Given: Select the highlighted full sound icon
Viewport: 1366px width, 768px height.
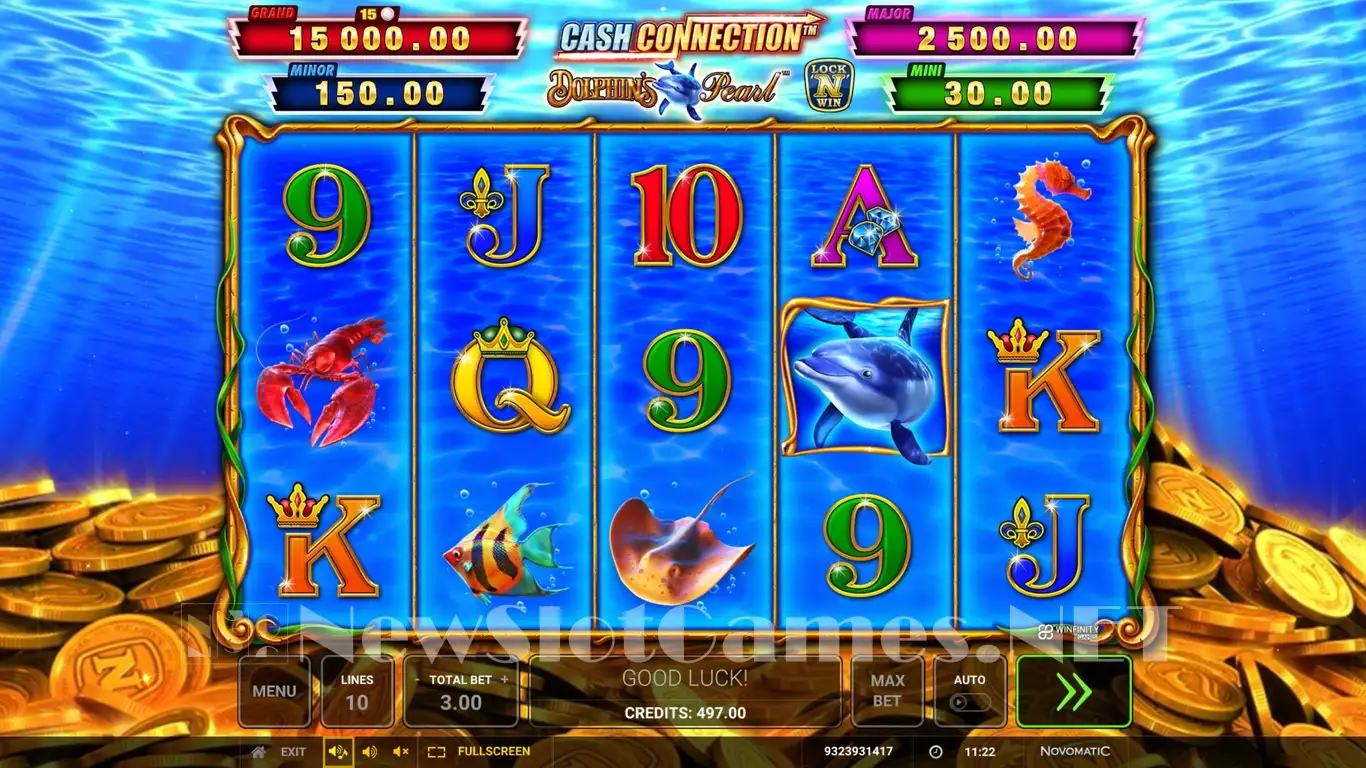Looking at the screenshot, I should 338,752.
